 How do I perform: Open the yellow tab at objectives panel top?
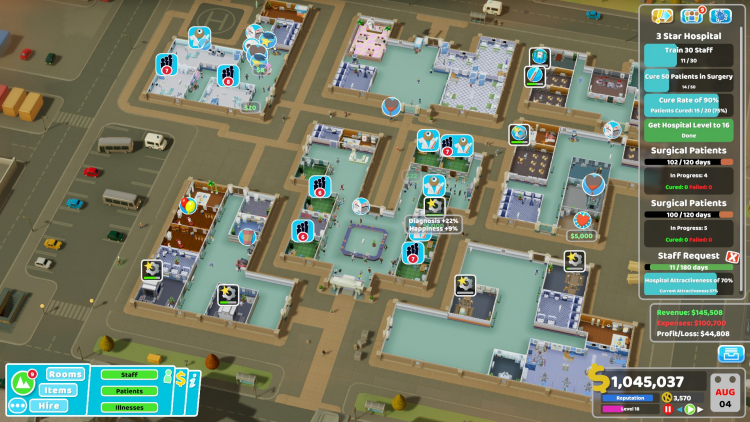pyautogui.click(x=660, y=16)
